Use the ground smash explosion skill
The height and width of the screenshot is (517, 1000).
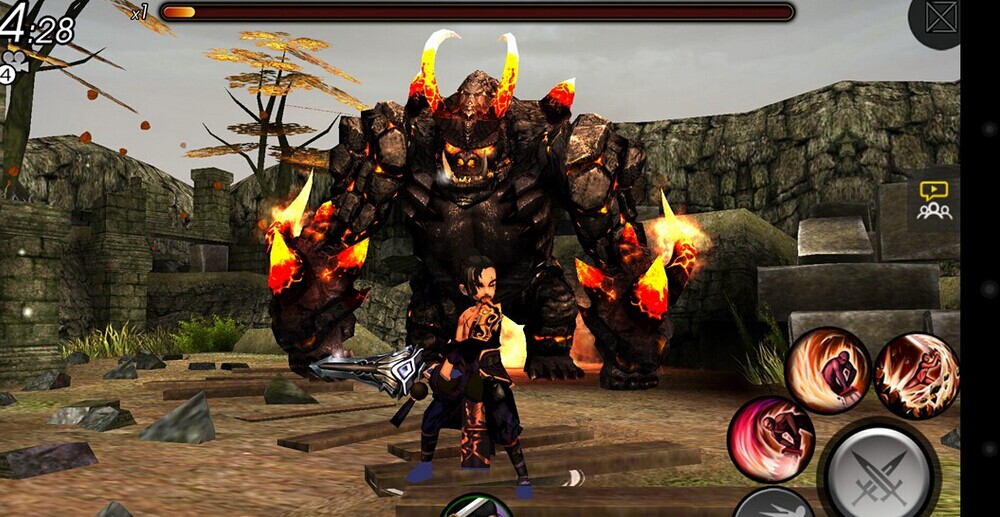click(x=916, y=375)
